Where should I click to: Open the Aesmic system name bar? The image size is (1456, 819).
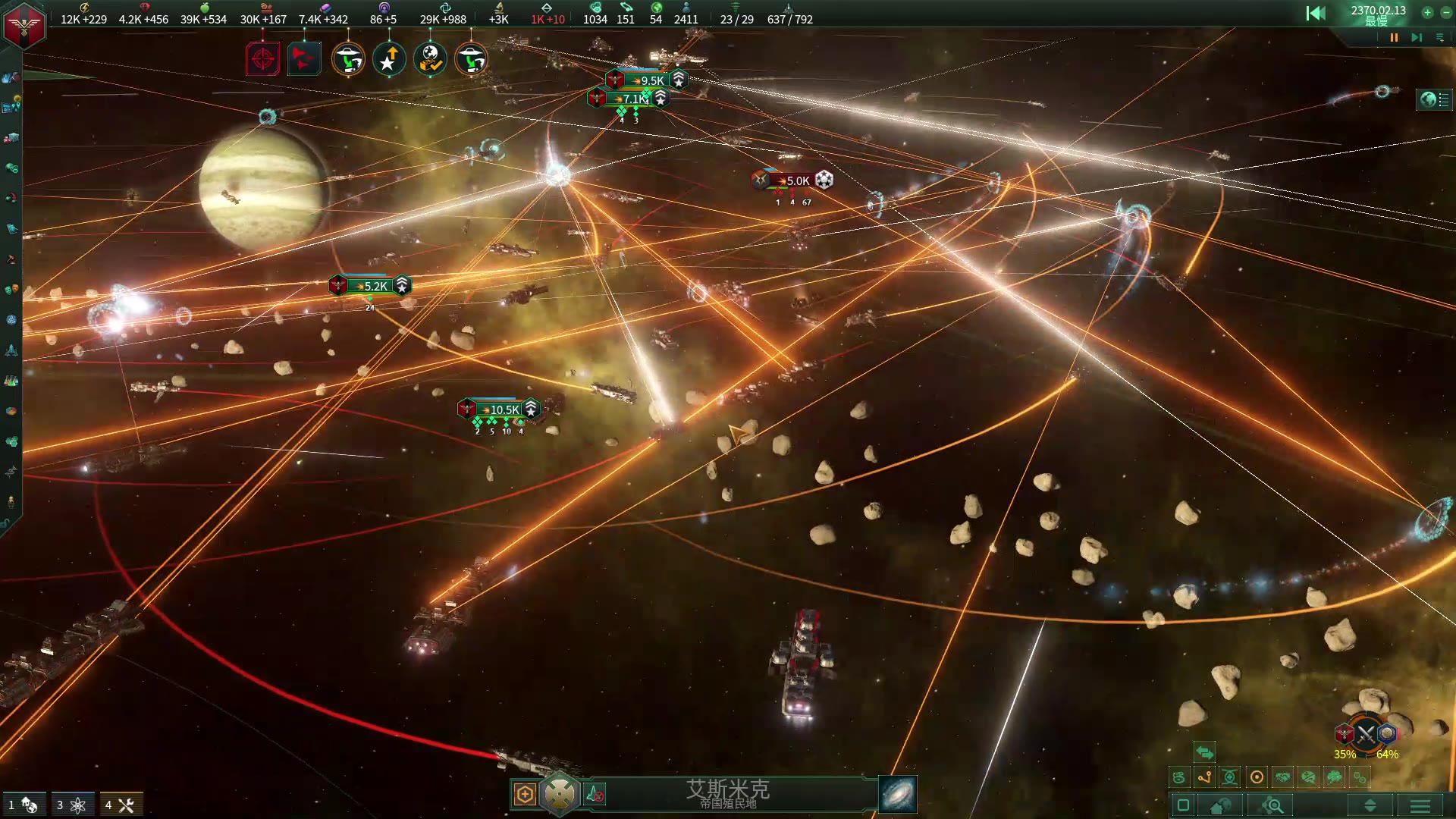[728, 793]
